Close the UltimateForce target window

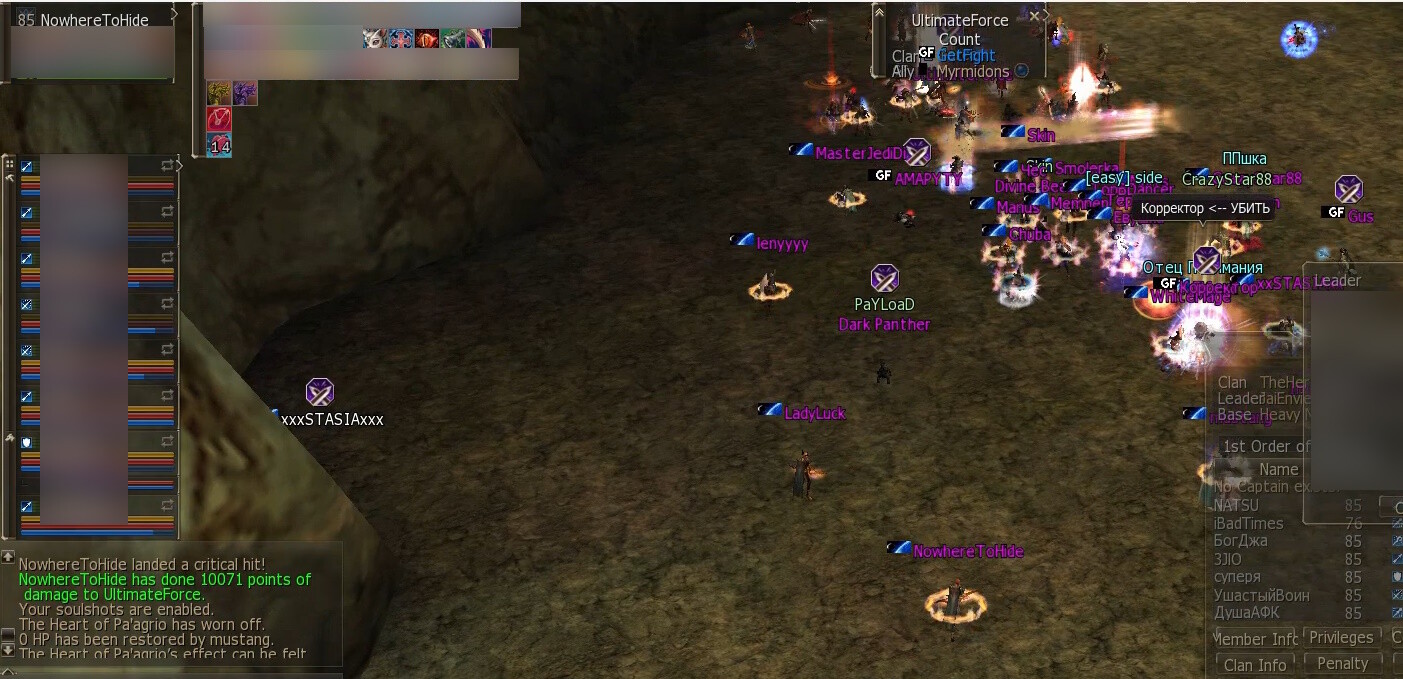point(1035,16)
